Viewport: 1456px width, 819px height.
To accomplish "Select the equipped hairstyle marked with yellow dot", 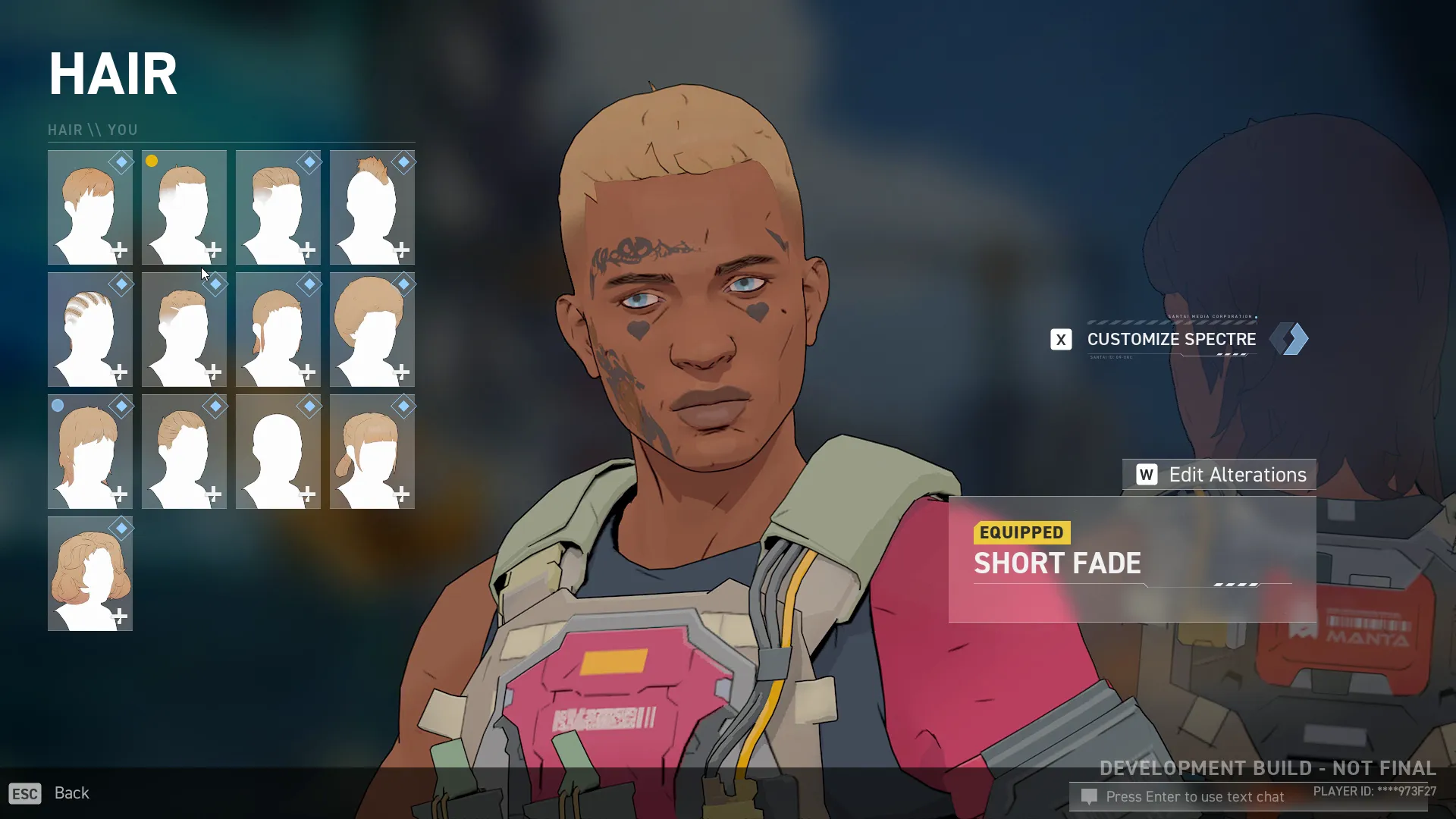I will (x=184, y=207).
